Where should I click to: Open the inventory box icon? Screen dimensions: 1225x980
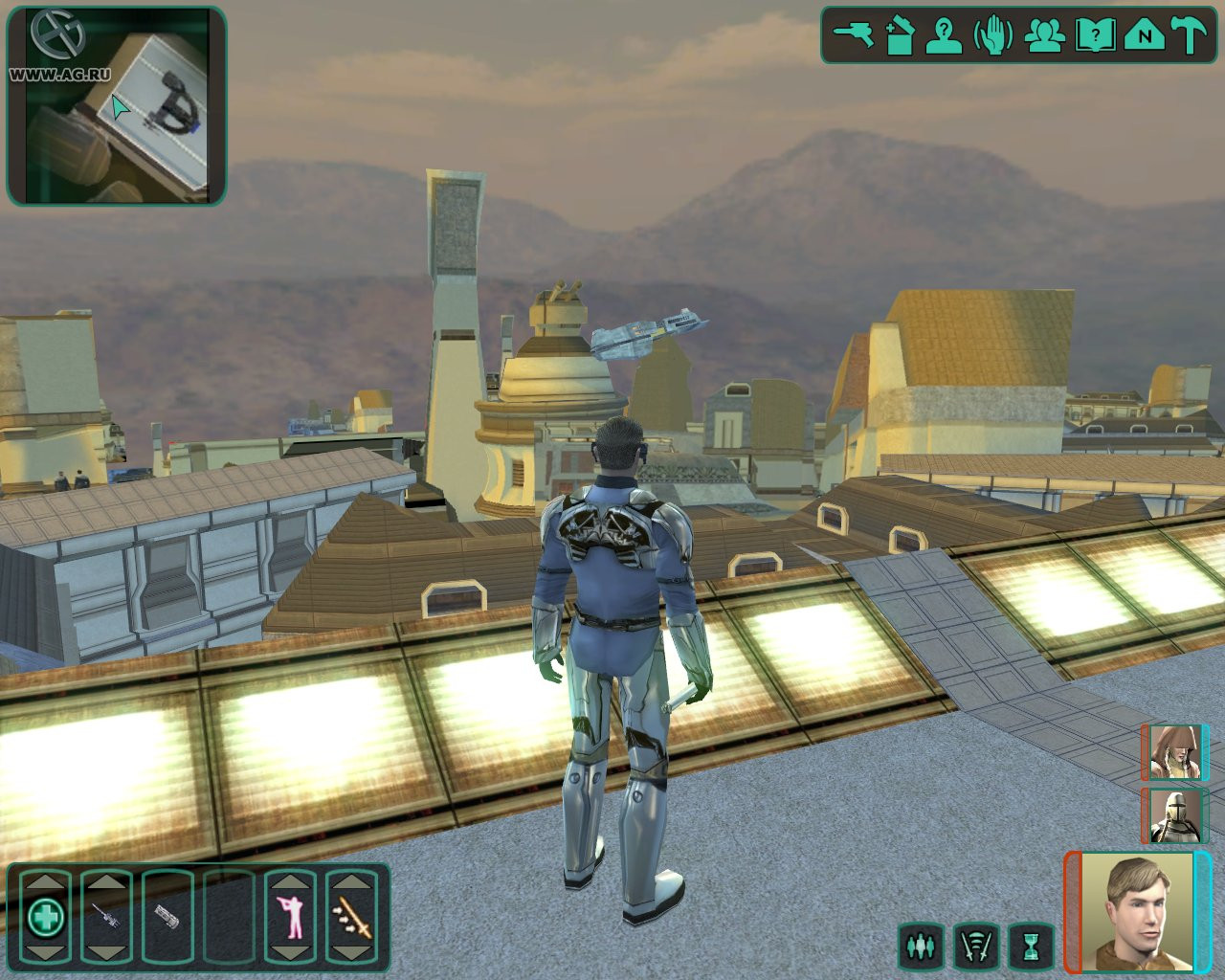(x=900, y=36)
